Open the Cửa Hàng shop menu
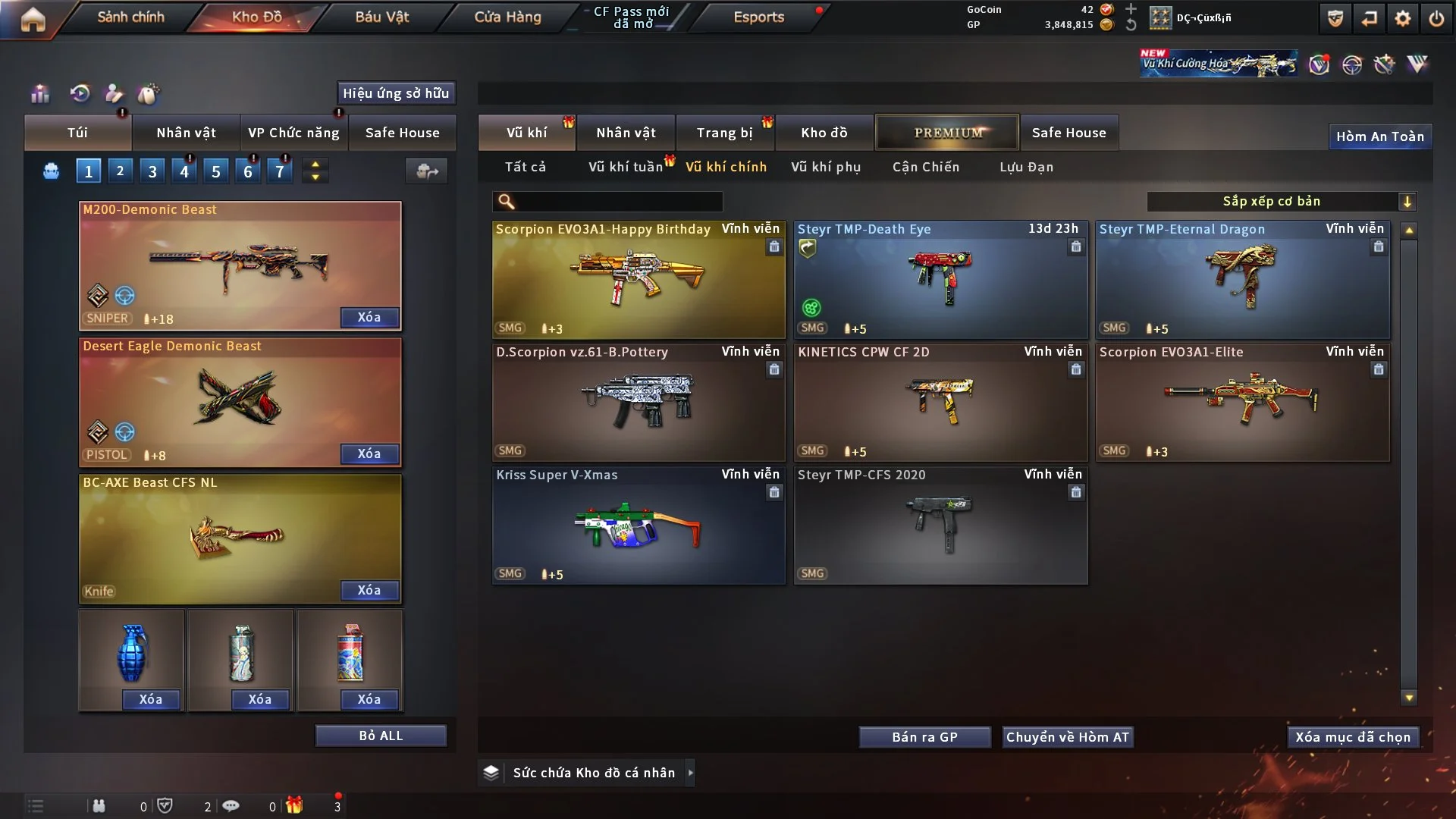The image size is (1456, 819). (507, 17)
